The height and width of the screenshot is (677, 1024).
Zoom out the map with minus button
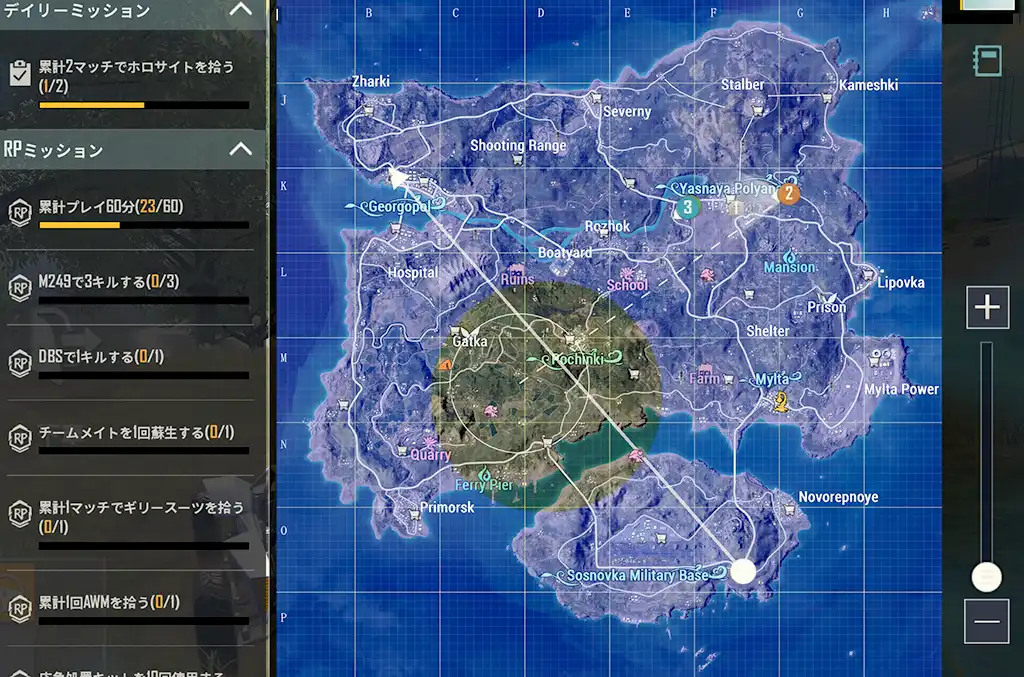click(987, 621)
